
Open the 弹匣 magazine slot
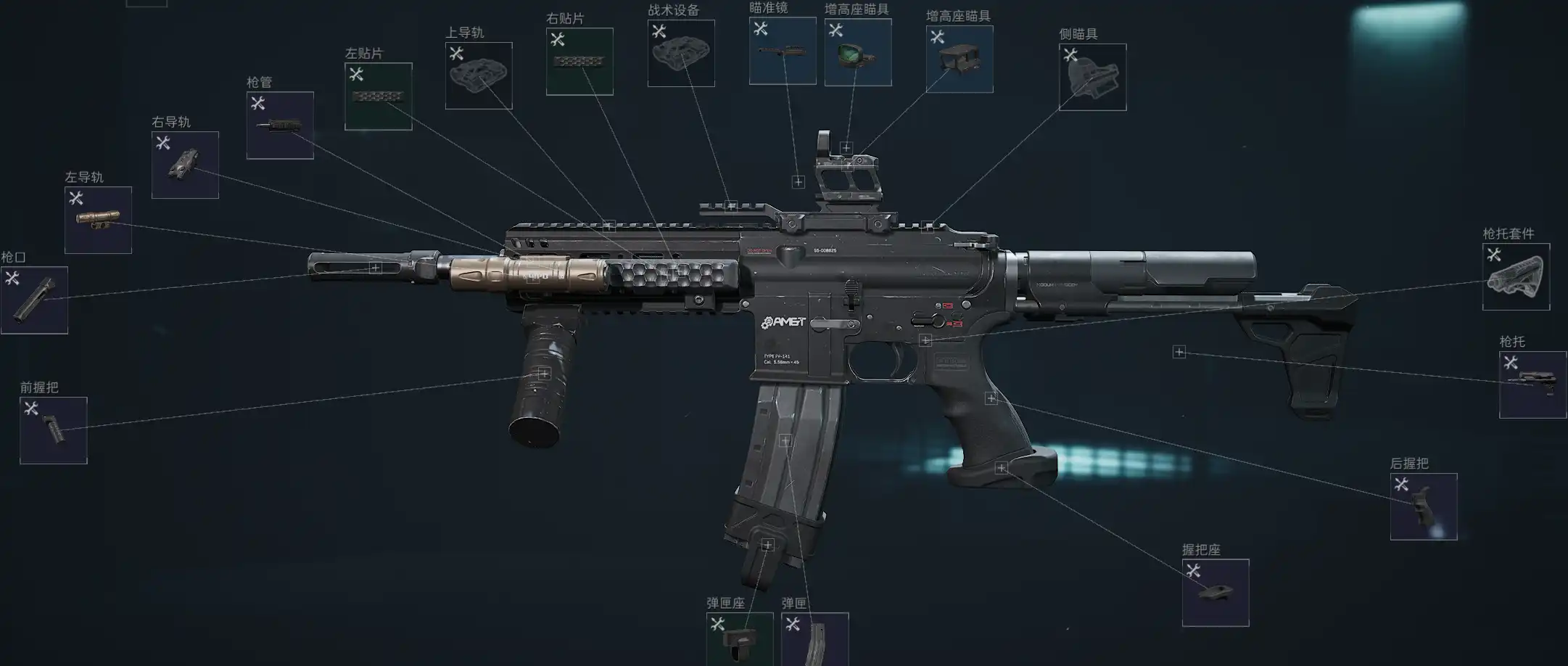point(815,638)
